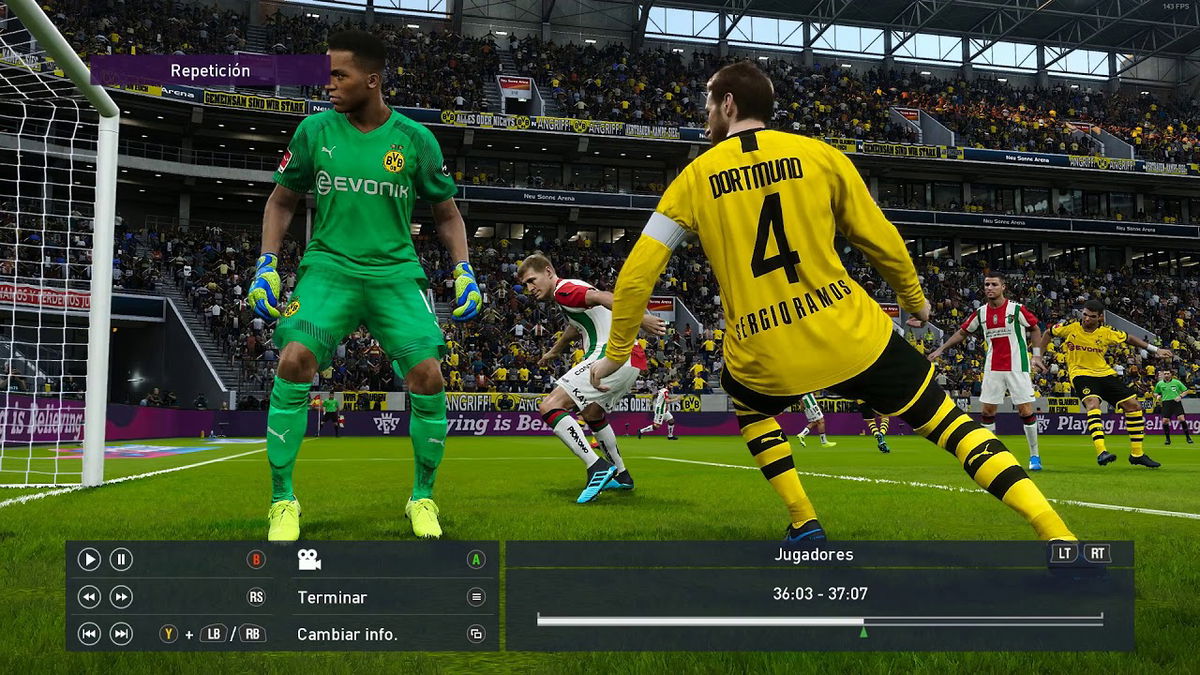
Task: Select the Jugadores header
Action: click(813, 554)
